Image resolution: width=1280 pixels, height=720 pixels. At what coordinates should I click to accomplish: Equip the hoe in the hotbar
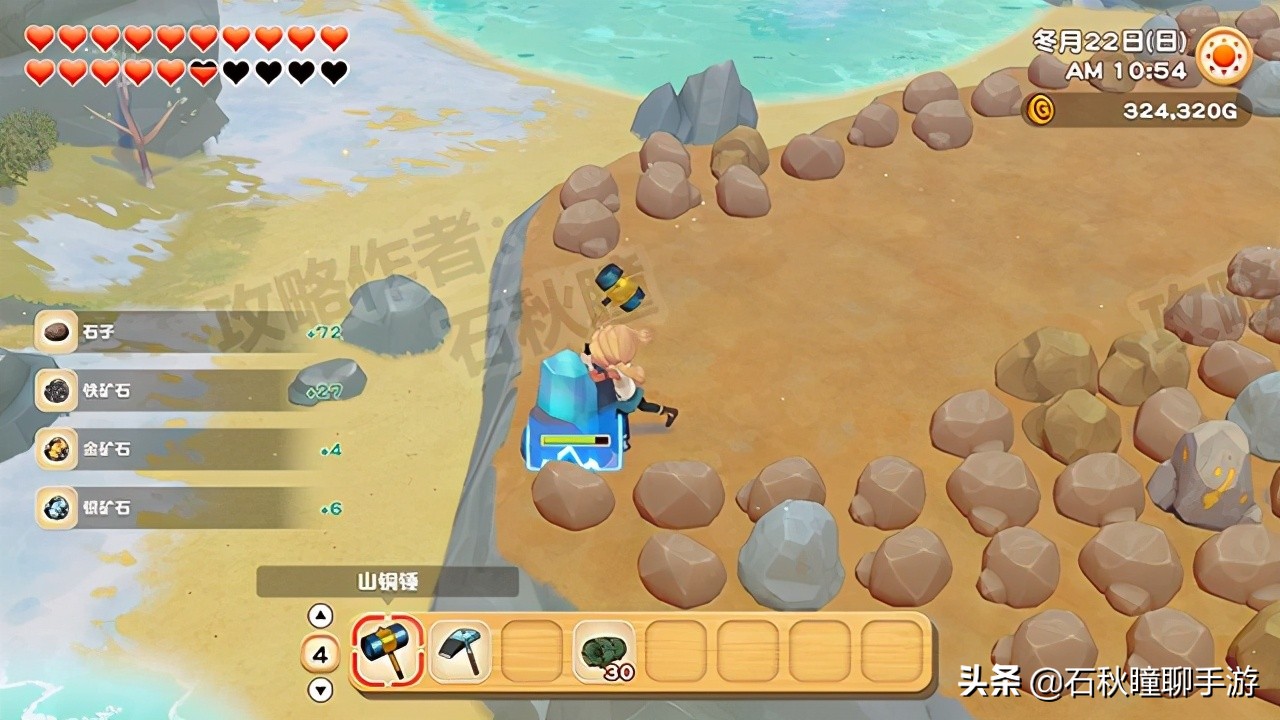coord(460,651)
